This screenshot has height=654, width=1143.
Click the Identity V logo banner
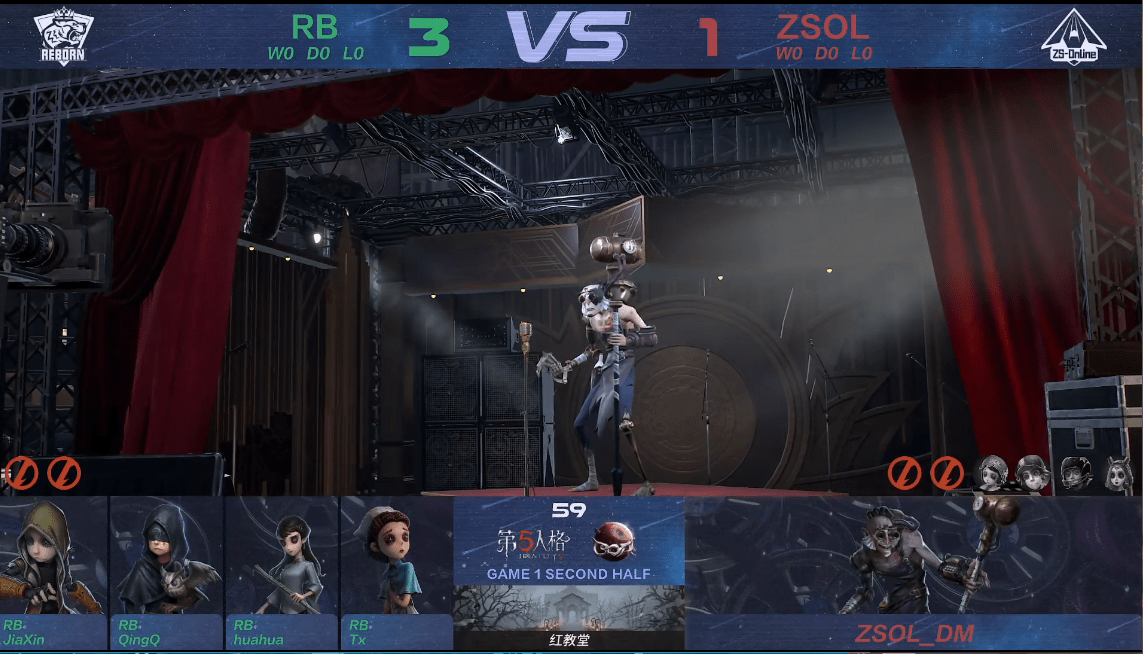(569, 541)
